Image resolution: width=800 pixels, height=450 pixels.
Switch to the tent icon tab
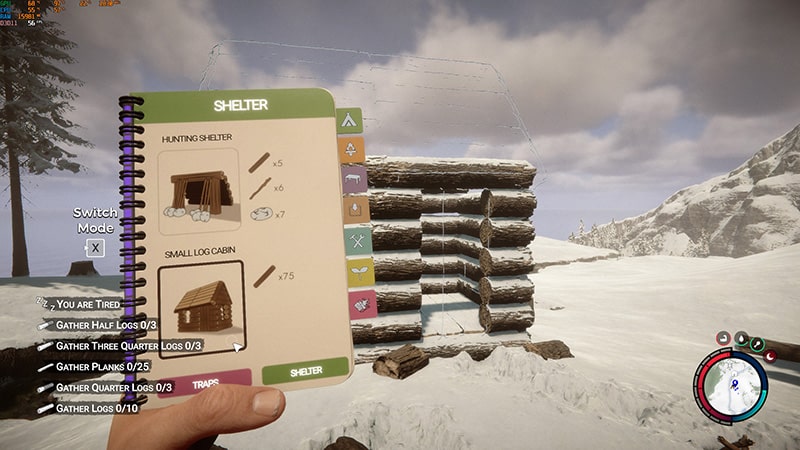pyautogui.click(x=349, y=121)
